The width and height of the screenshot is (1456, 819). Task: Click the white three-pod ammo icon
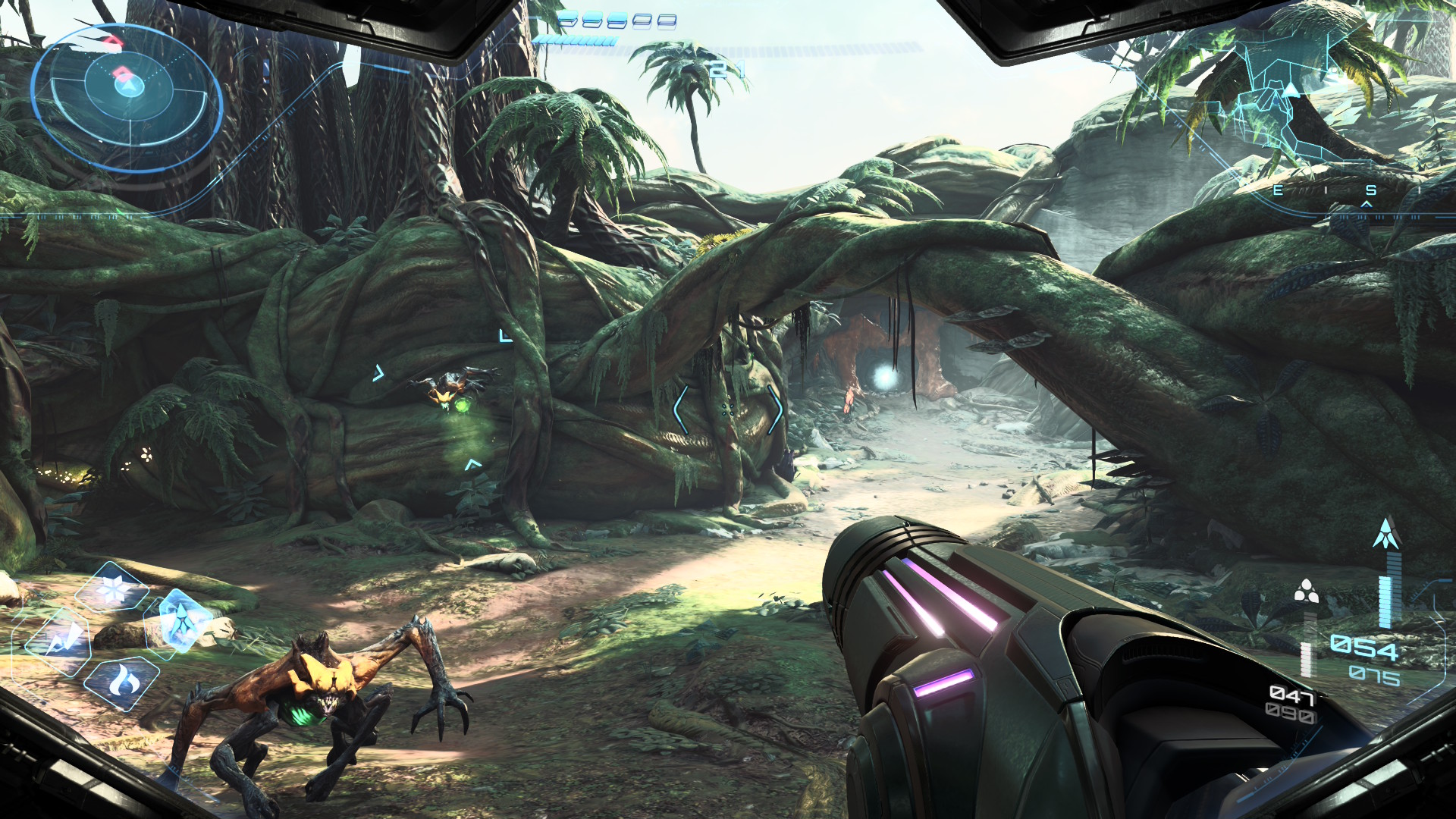coord(1306,591)
